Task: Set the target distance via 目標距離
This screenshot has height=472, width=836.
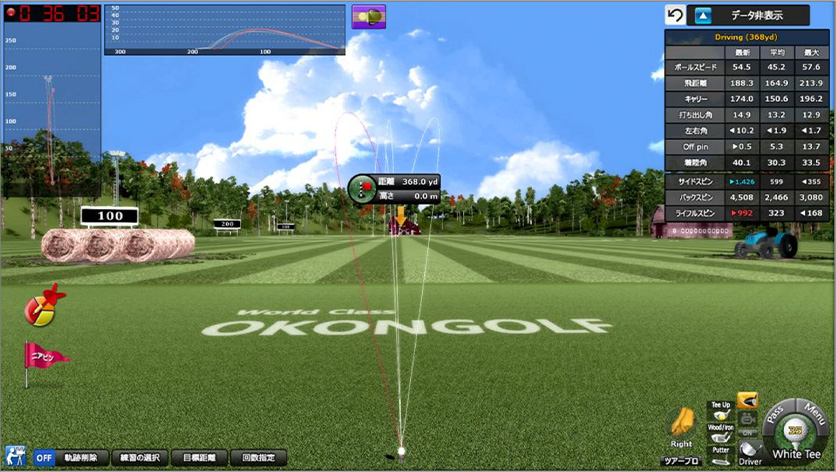Action: coord(199,457)
